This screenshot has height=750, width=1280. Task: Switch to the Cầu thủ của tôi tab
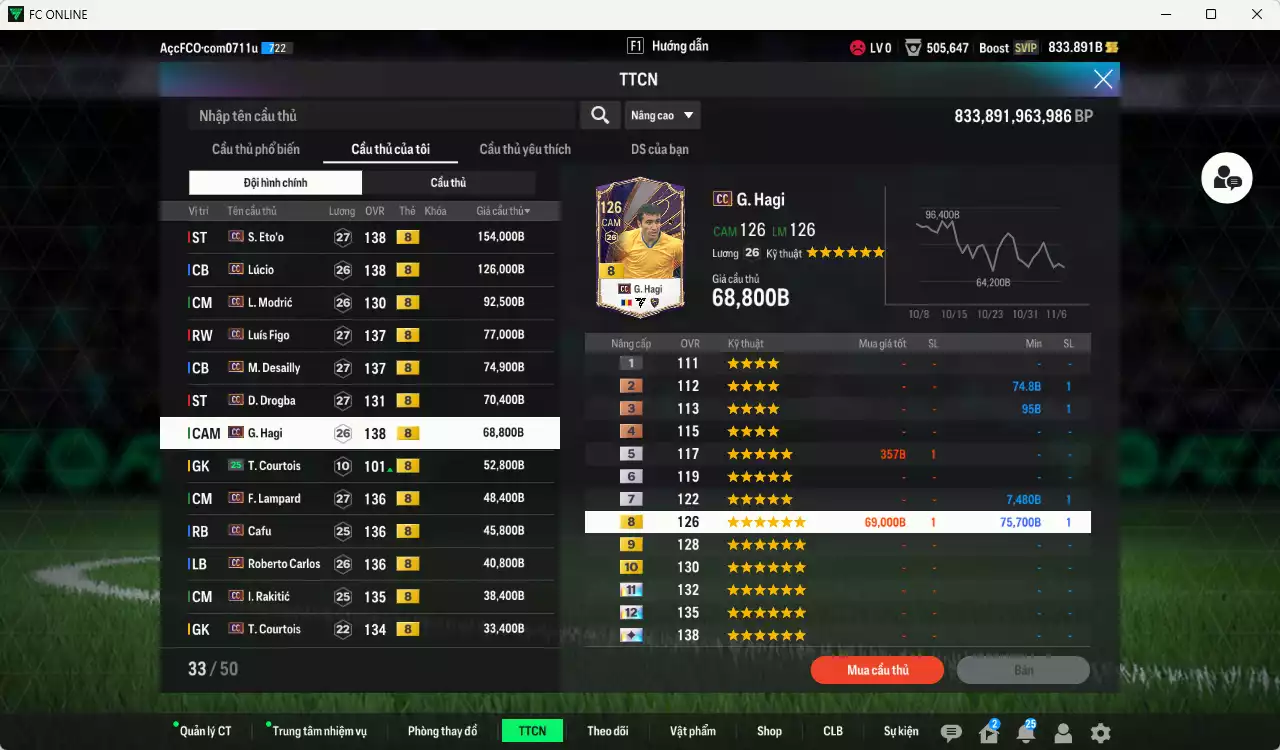[x=388, y=149]
